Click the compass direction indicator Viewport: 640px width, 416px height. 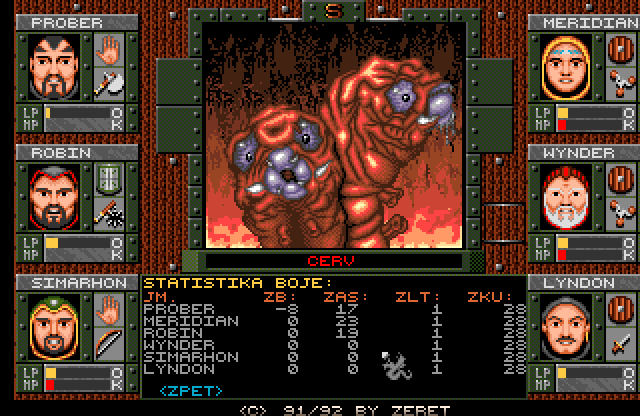[334, 11]
